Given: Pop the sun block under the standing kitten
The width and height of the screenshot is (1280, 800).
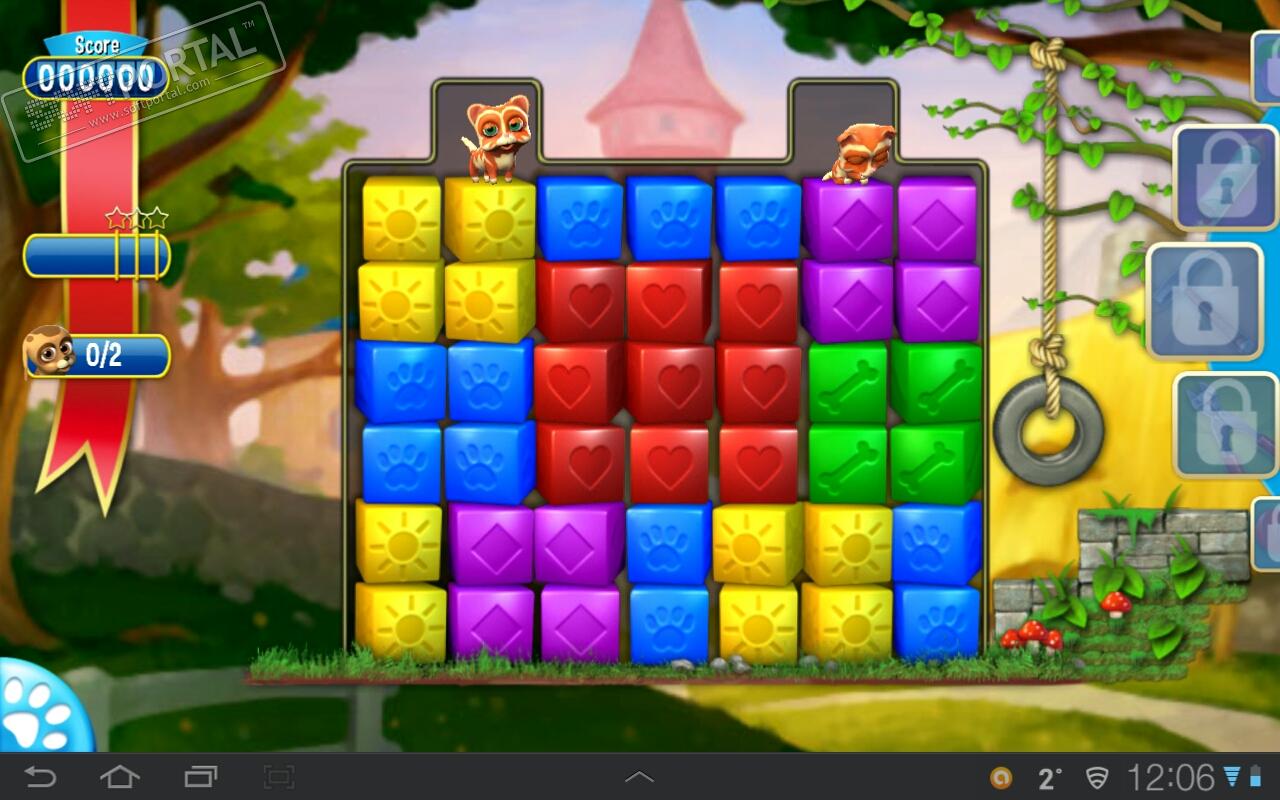Looking at the screenshot, I should 490,218.
